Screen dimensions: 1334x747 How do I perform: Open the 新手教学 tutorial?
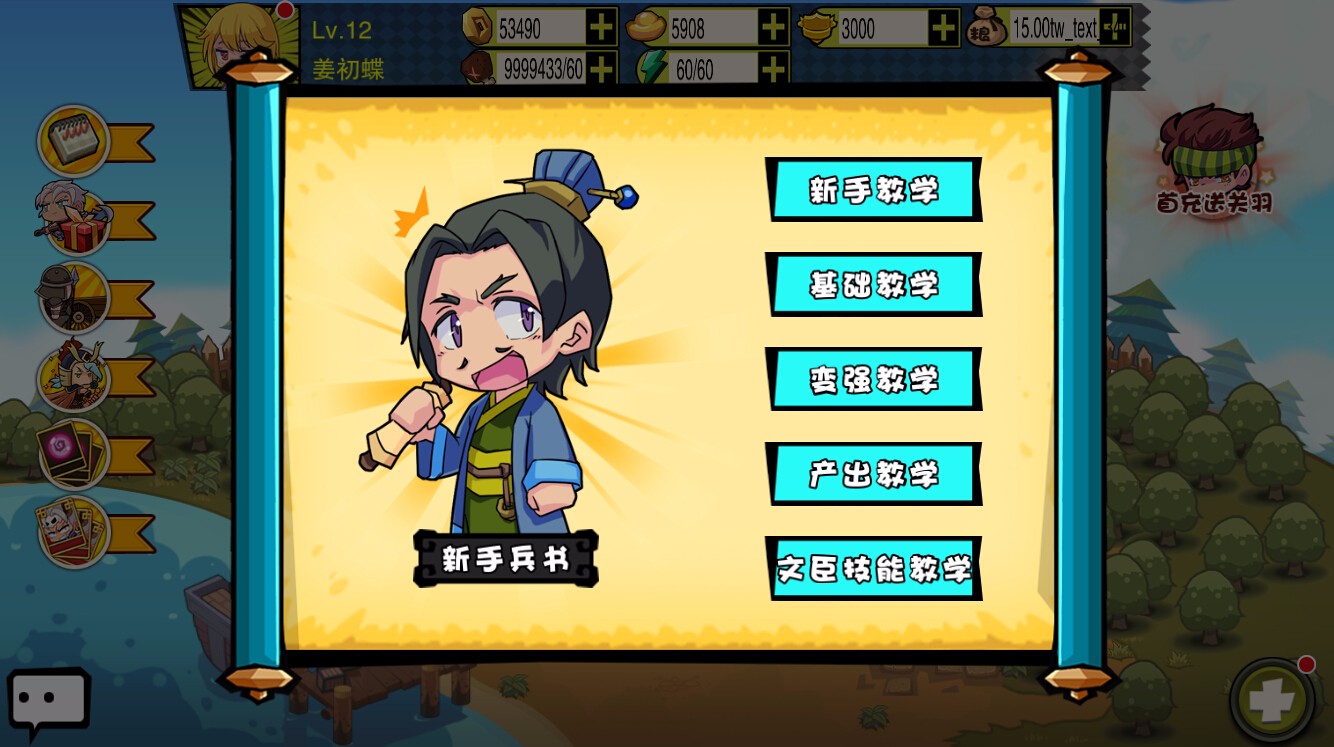coord(874,190)
